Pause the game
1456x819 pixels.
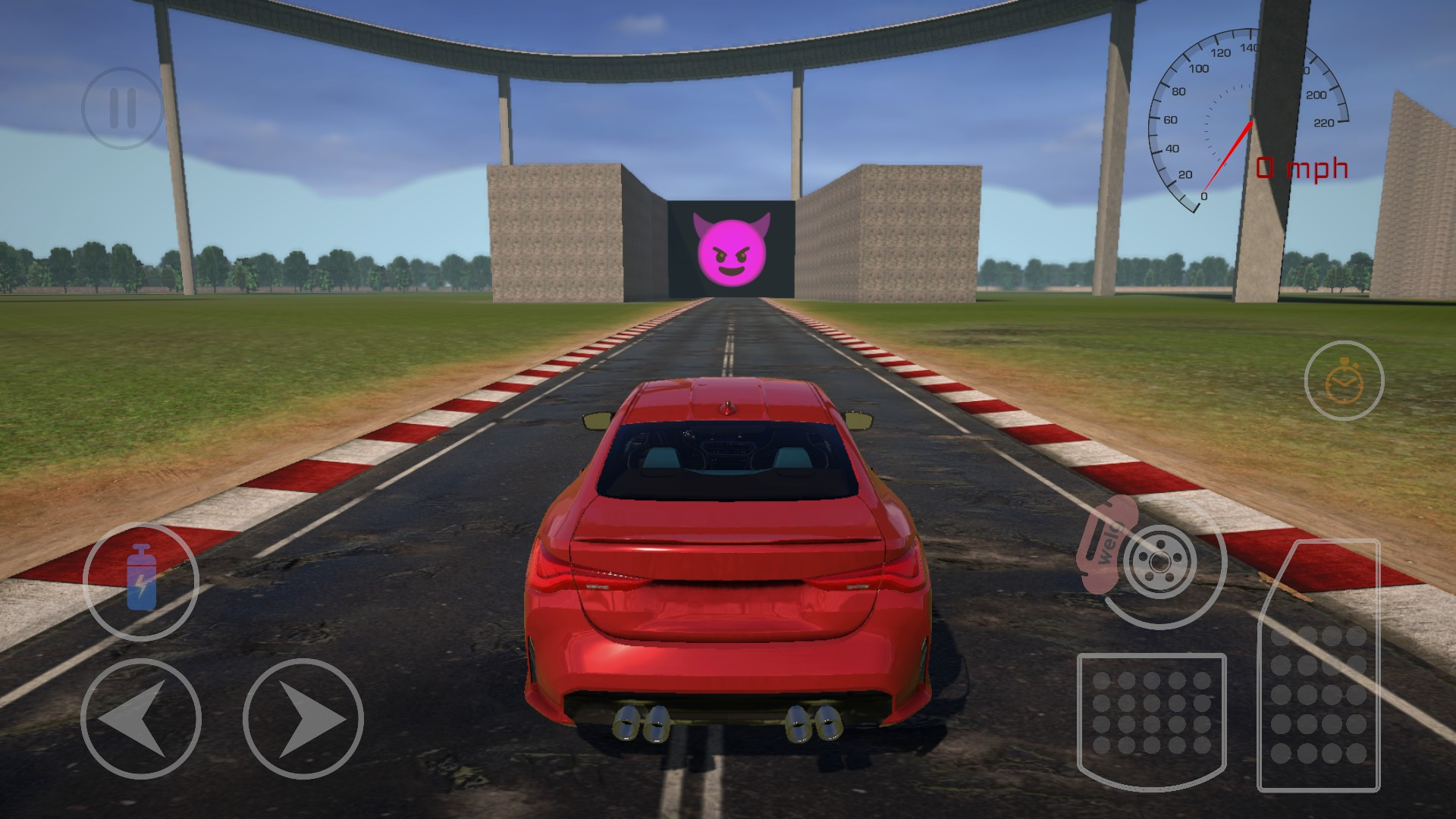coord(122,108)
